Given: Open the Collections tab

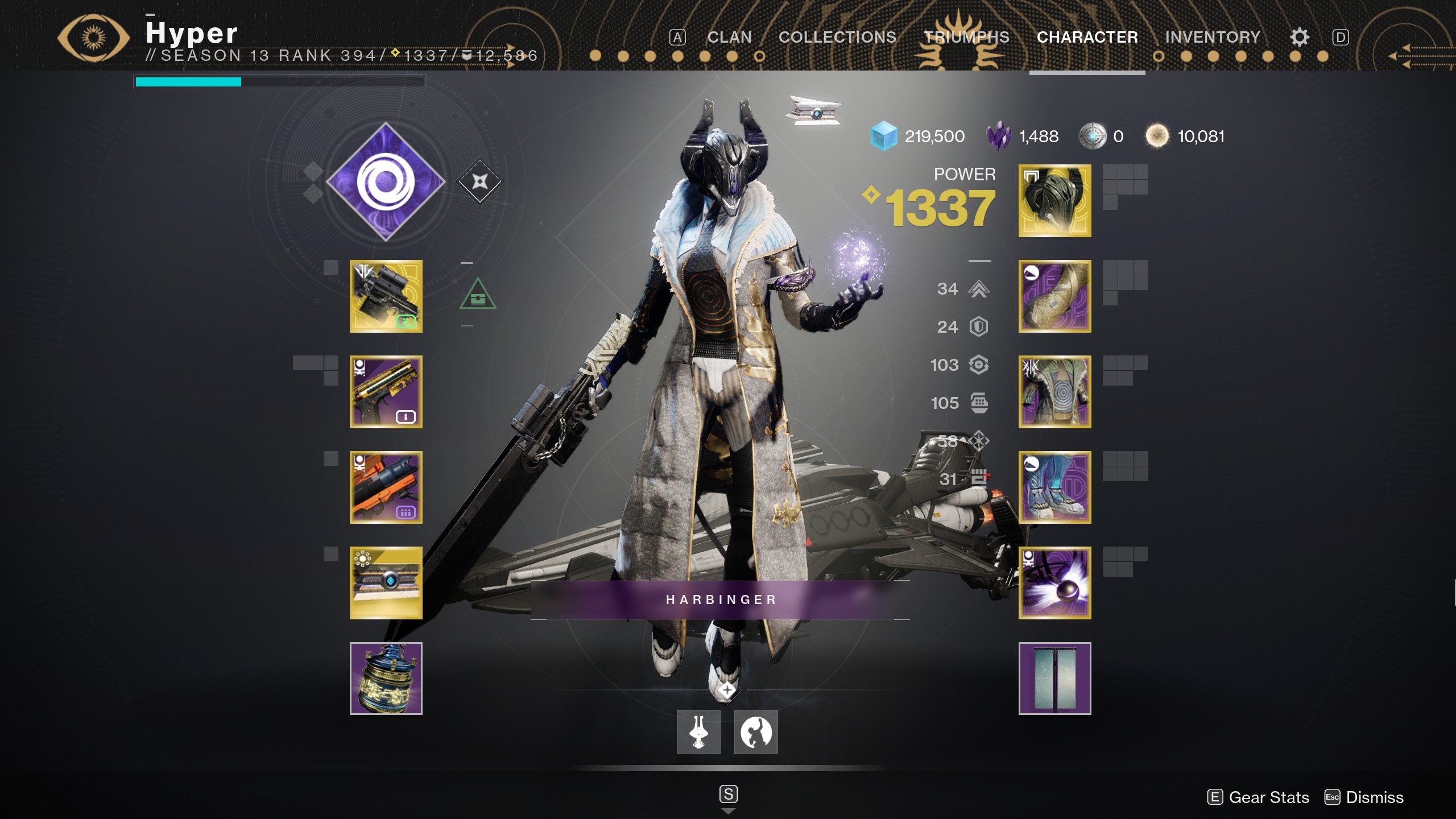Looking at the screenshot, I should click(838, 36).
